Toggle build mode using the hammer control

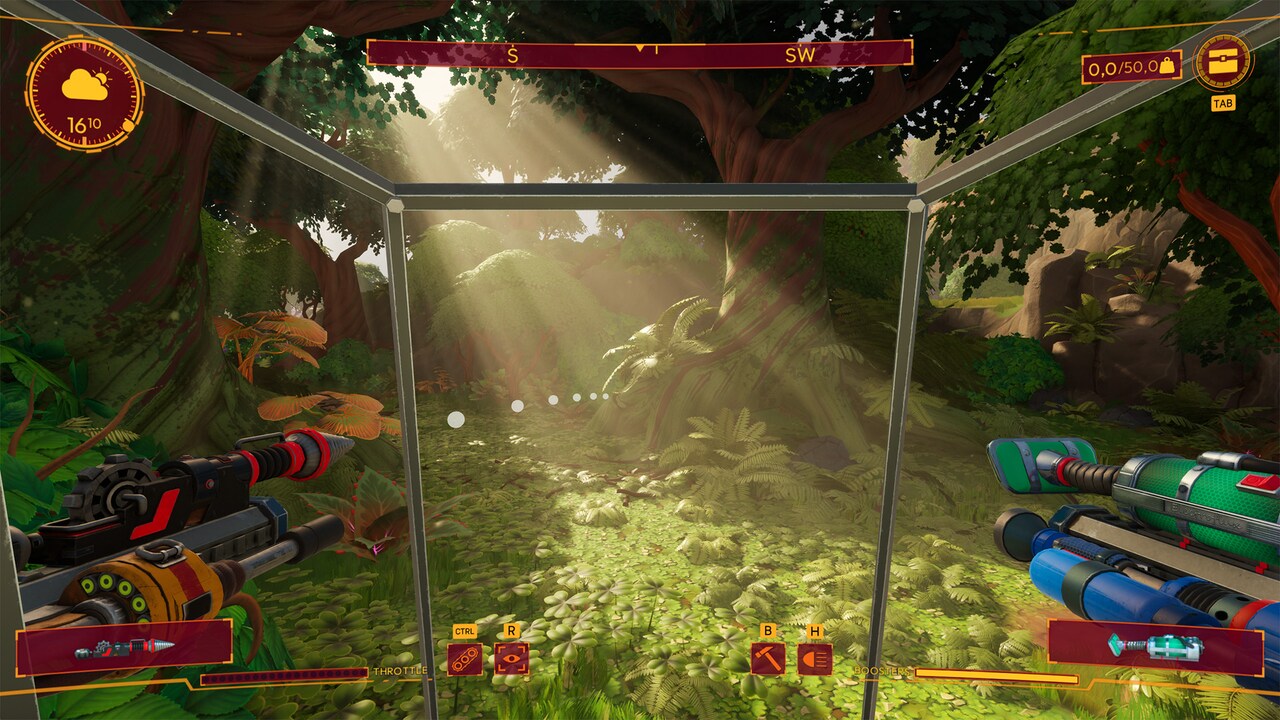click(768, 660)
